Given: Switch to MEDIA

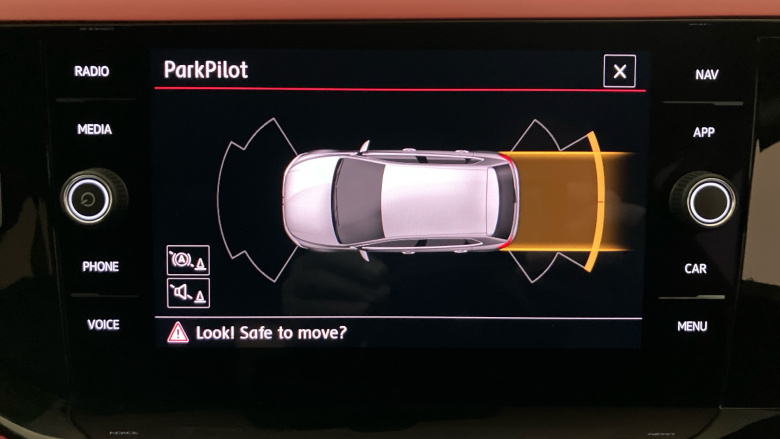Looking at the screenshot, I should coord(94,130).
